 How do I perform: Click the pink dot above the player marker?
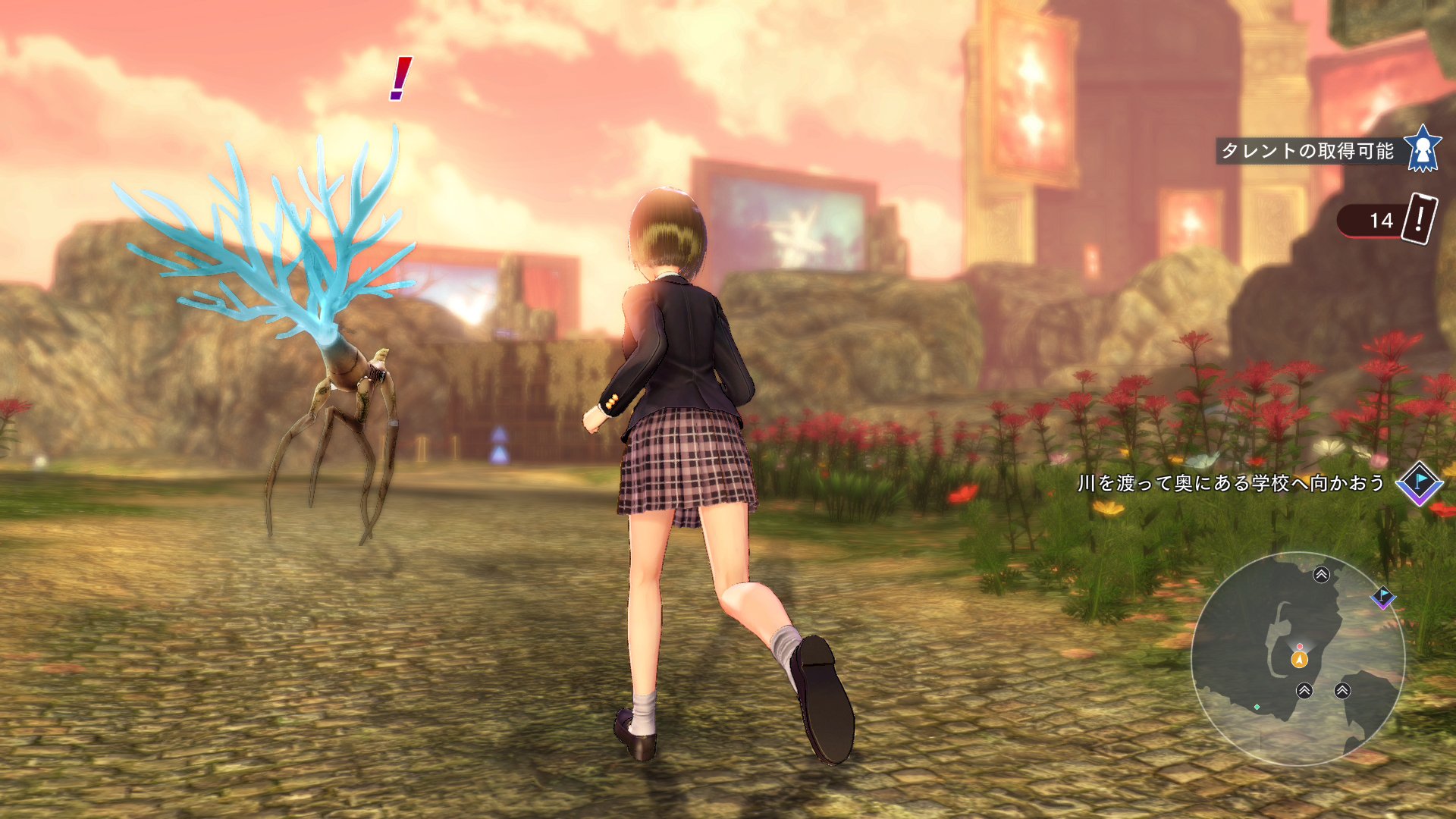click(x=1300, y=646)
